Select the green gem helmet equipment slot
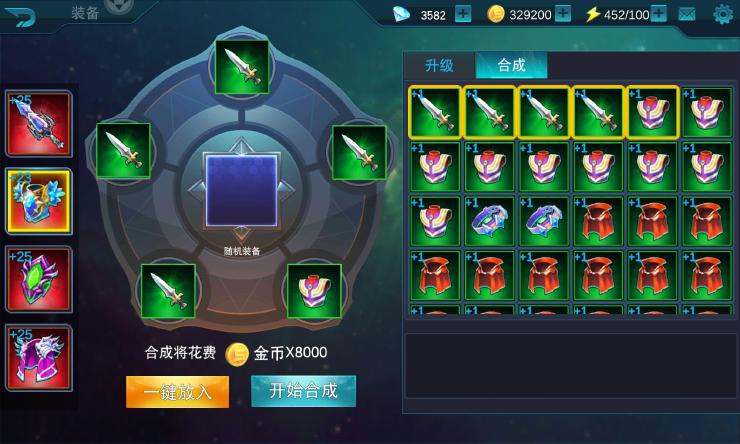Viewport: 740px width, 444px height. (x=39, y=280)
